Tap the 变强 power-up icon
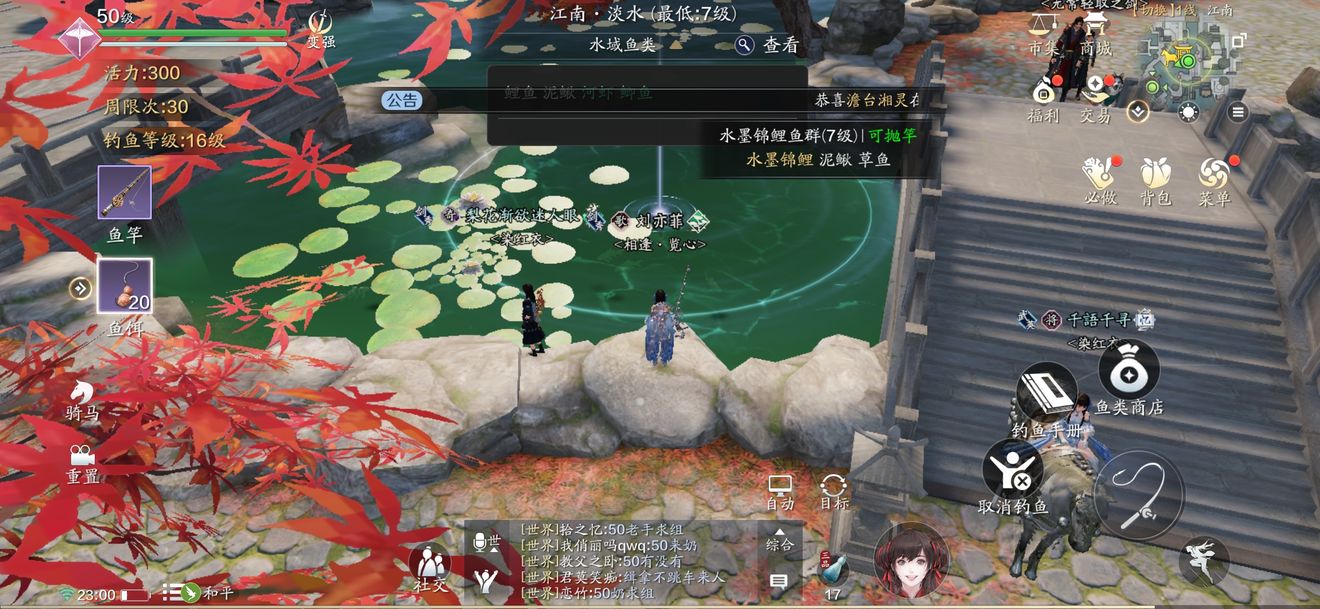1320x609 pixels. click(x=320, y=27)
